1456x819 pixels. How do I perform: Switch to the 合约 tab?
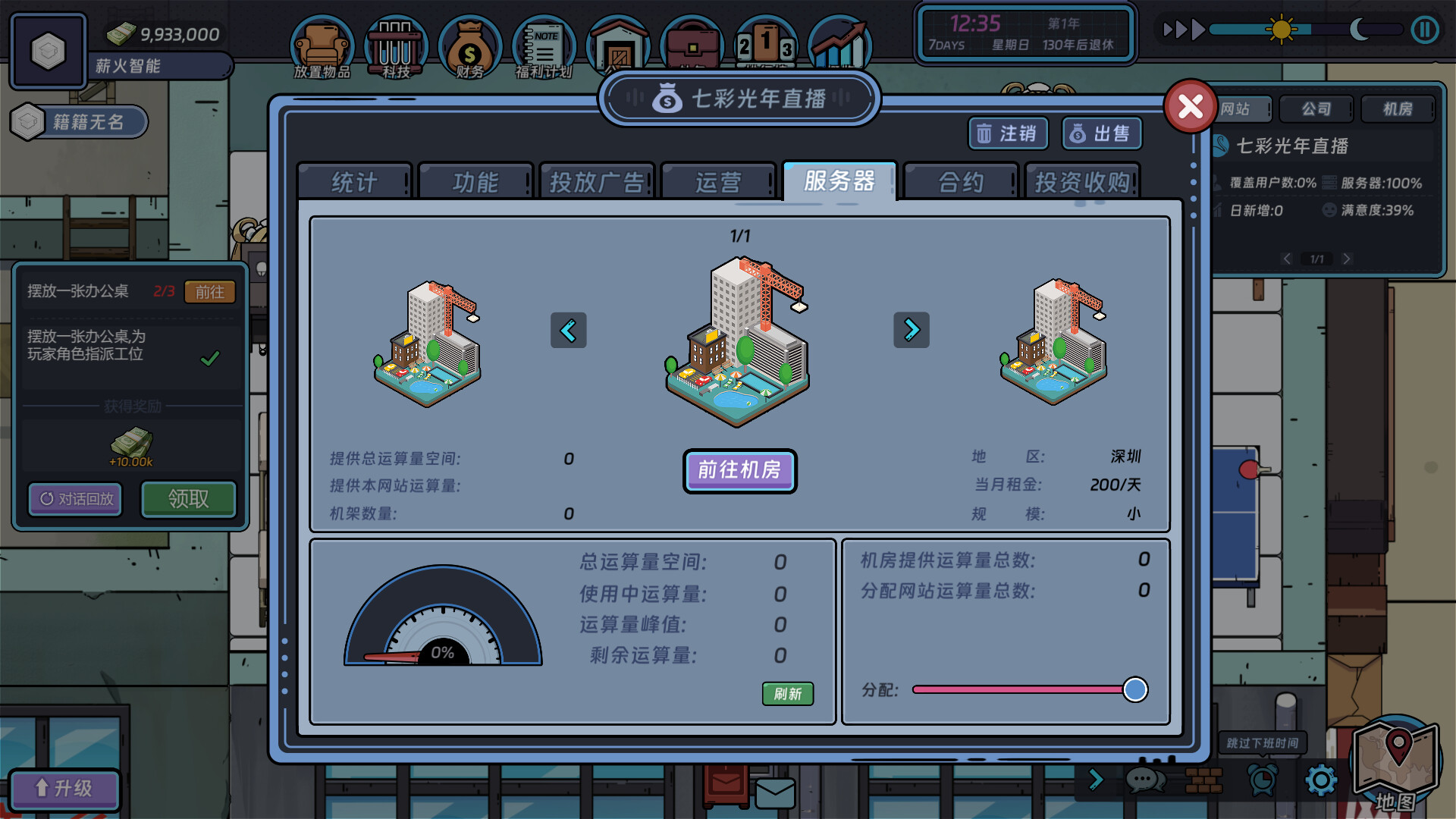pos(961,181)
